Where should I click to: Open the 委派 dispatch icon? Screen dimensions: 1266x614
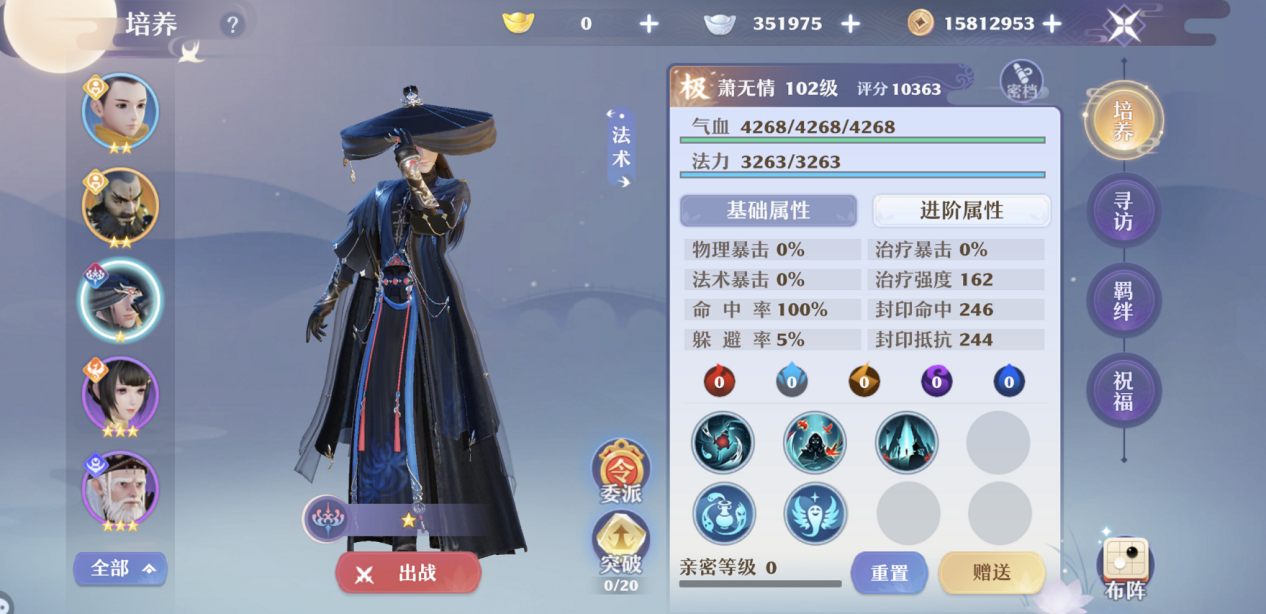click(620, 469)
